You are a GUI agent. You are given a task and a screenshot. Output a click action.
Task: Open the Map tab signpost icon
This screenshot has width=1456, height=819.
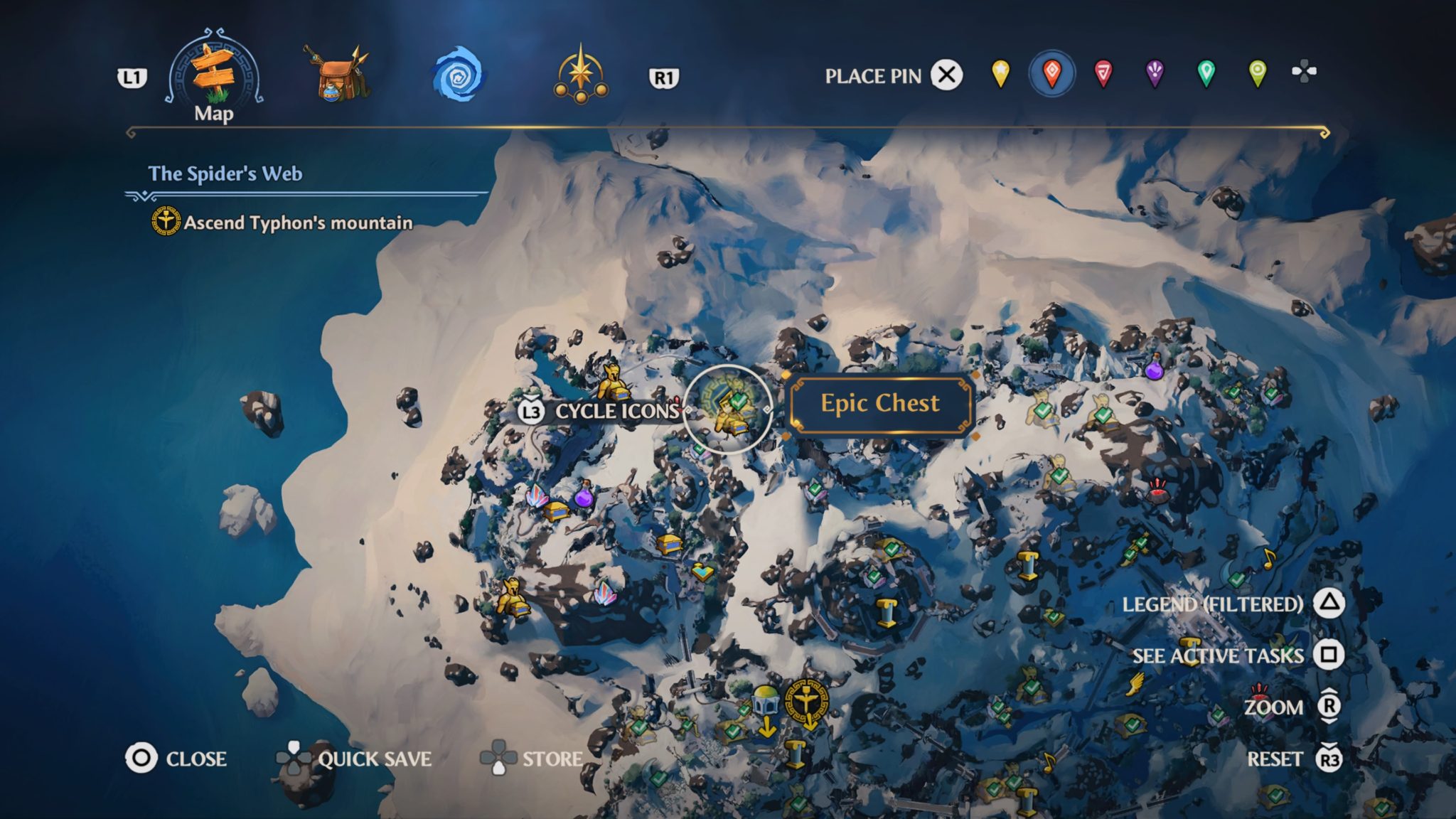click(213, 71)
